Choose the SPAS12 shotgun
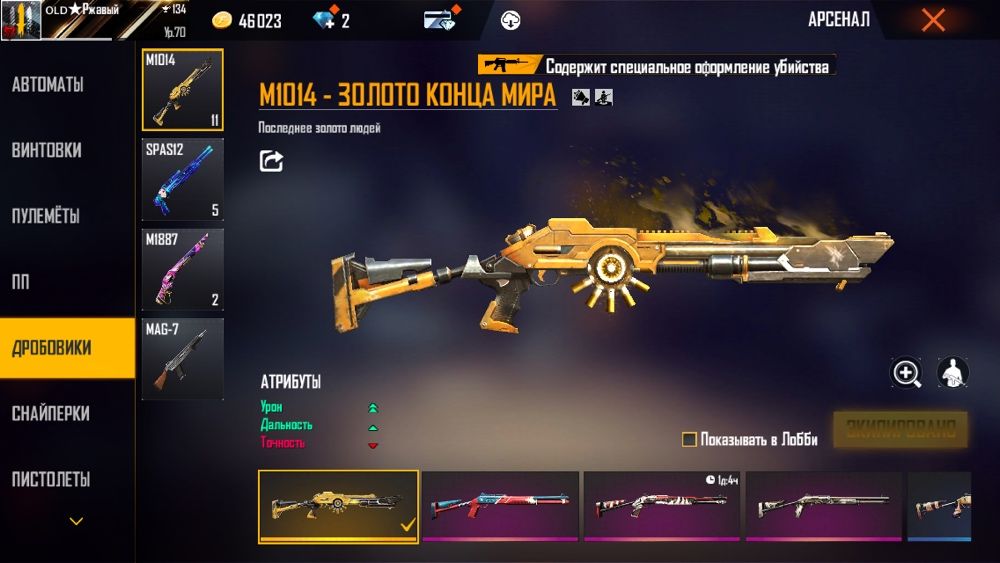This screenshot has width=1000, height=563. tap(182, 179)
